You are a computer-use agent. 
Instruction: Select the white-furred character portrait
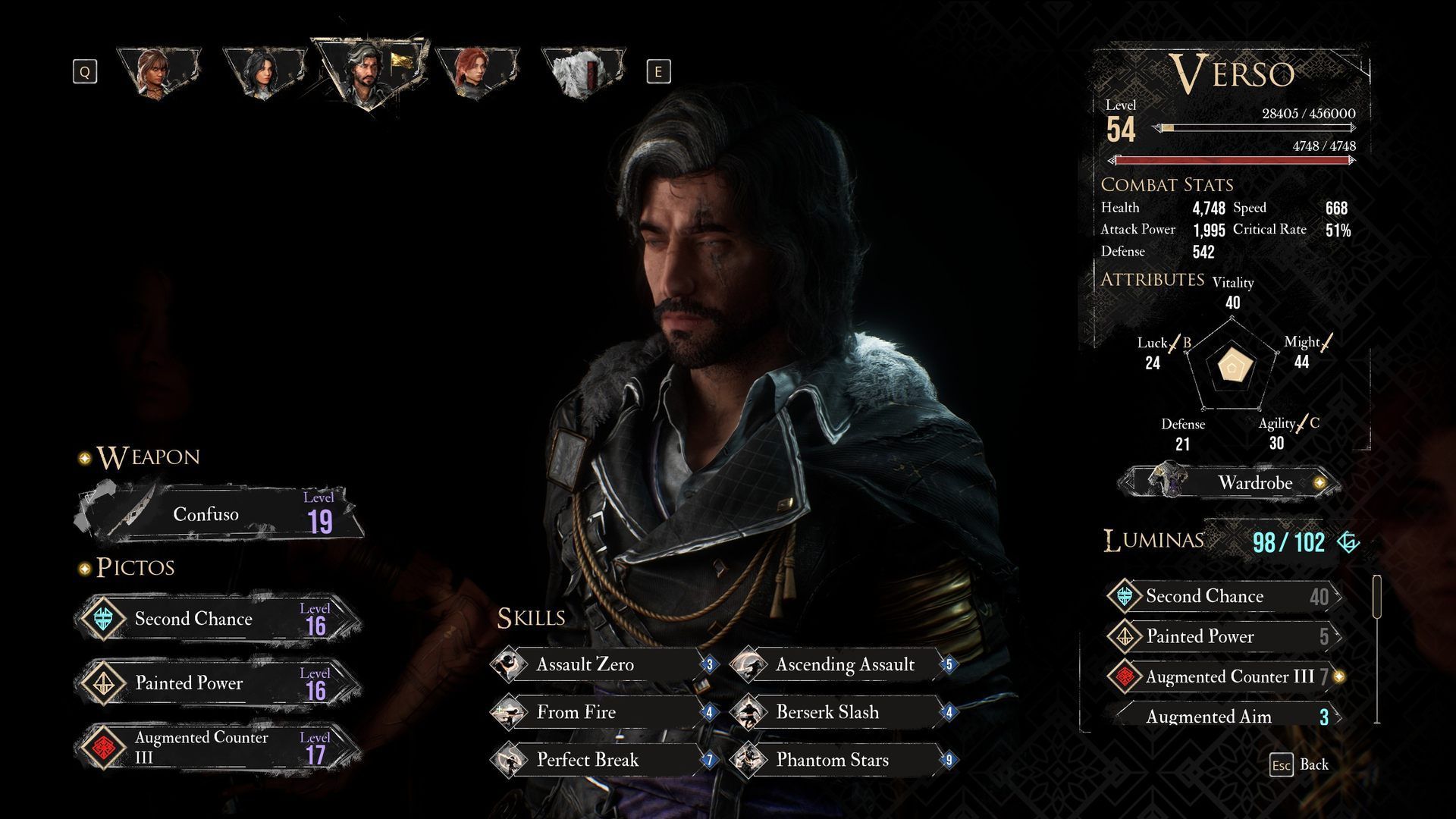(582, 72)
